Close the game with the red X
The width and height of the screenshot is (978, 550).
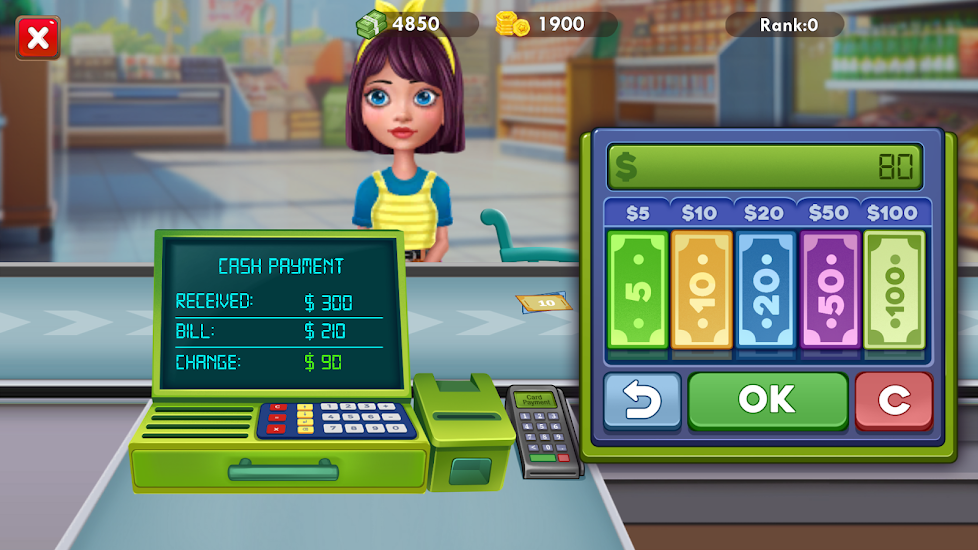(38, 39)
